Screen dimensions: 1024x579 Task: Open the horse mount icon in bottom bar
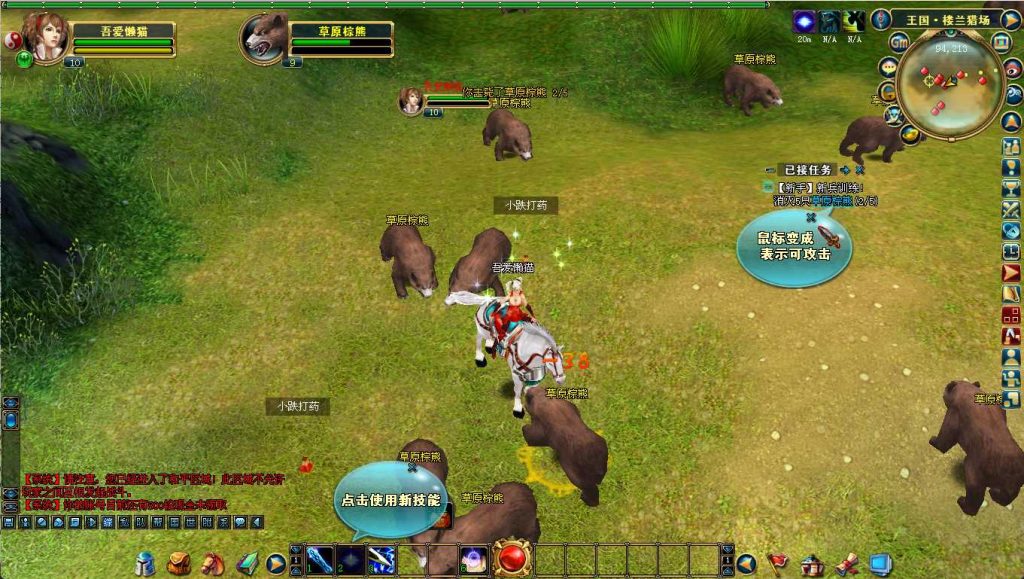[212, 564]
